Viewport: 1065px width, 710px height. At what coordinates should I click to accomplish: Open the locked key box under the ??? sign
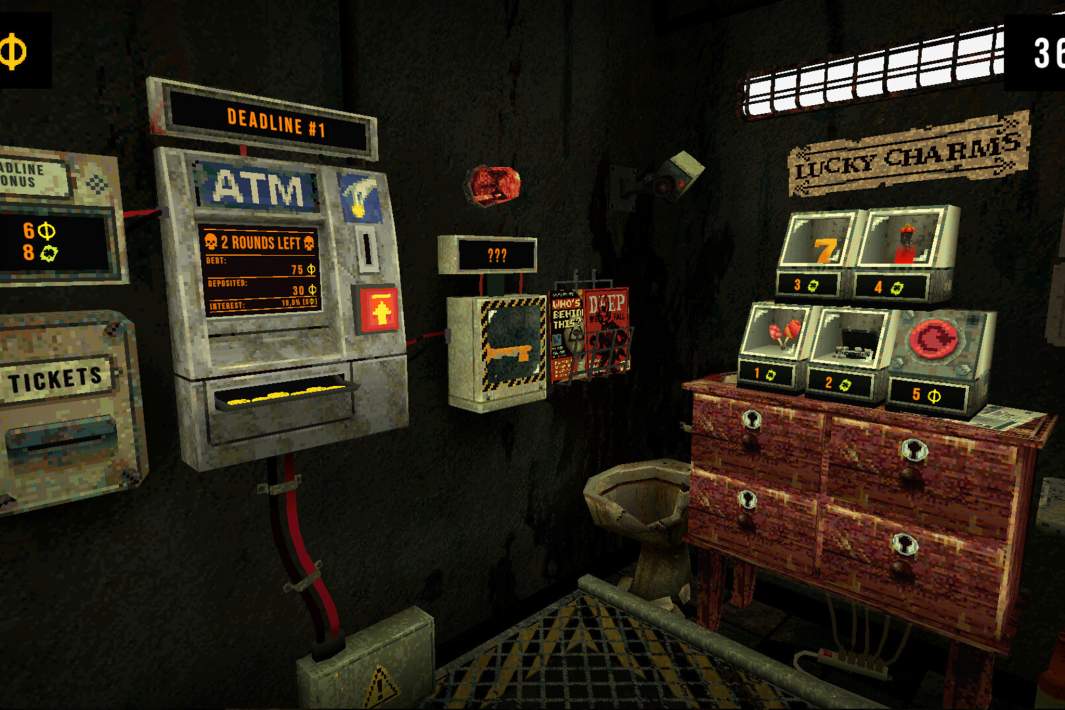coord(496,351)
